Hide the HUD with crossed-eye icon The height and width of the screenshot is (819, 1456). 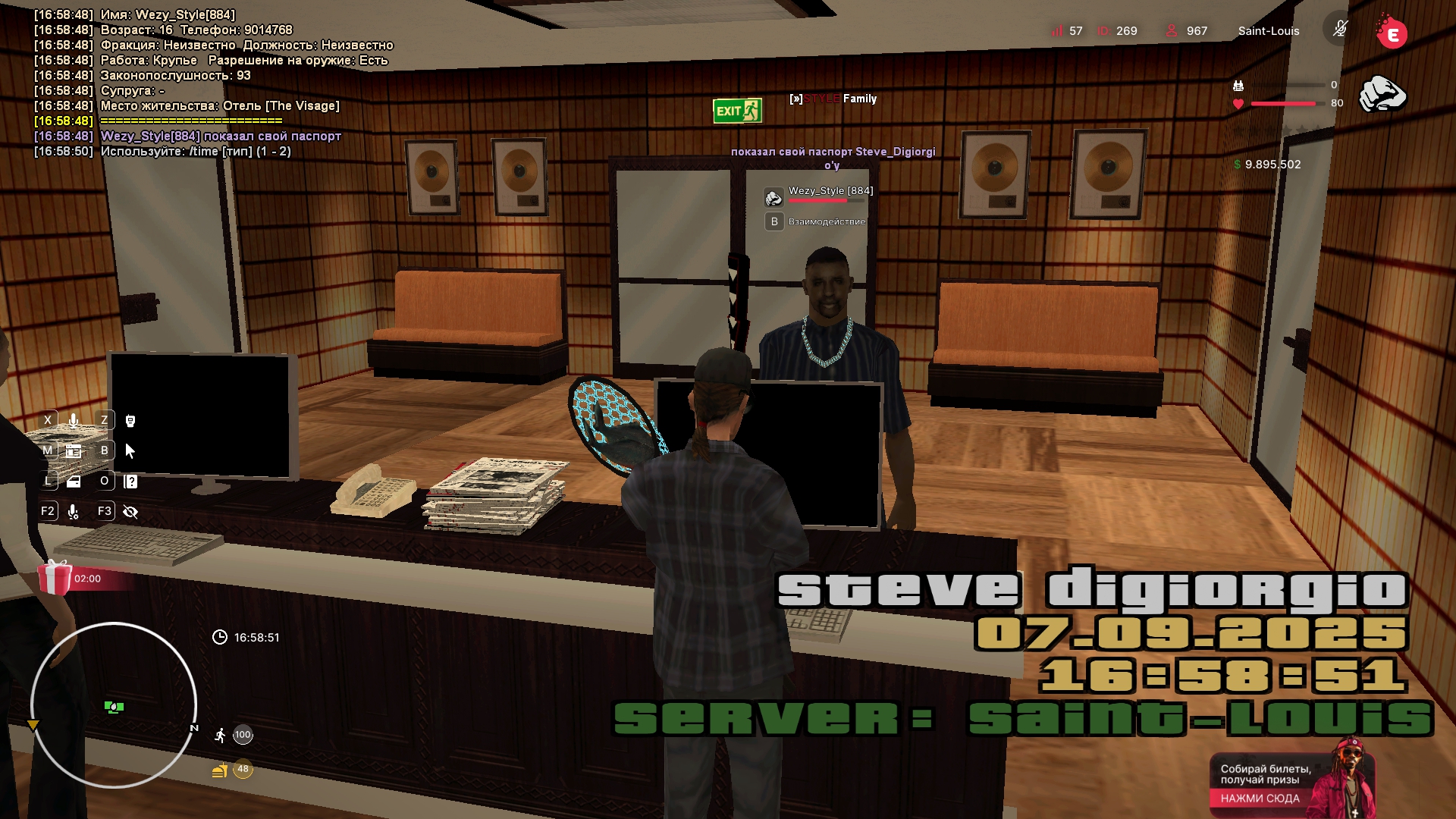click(130, 512)
